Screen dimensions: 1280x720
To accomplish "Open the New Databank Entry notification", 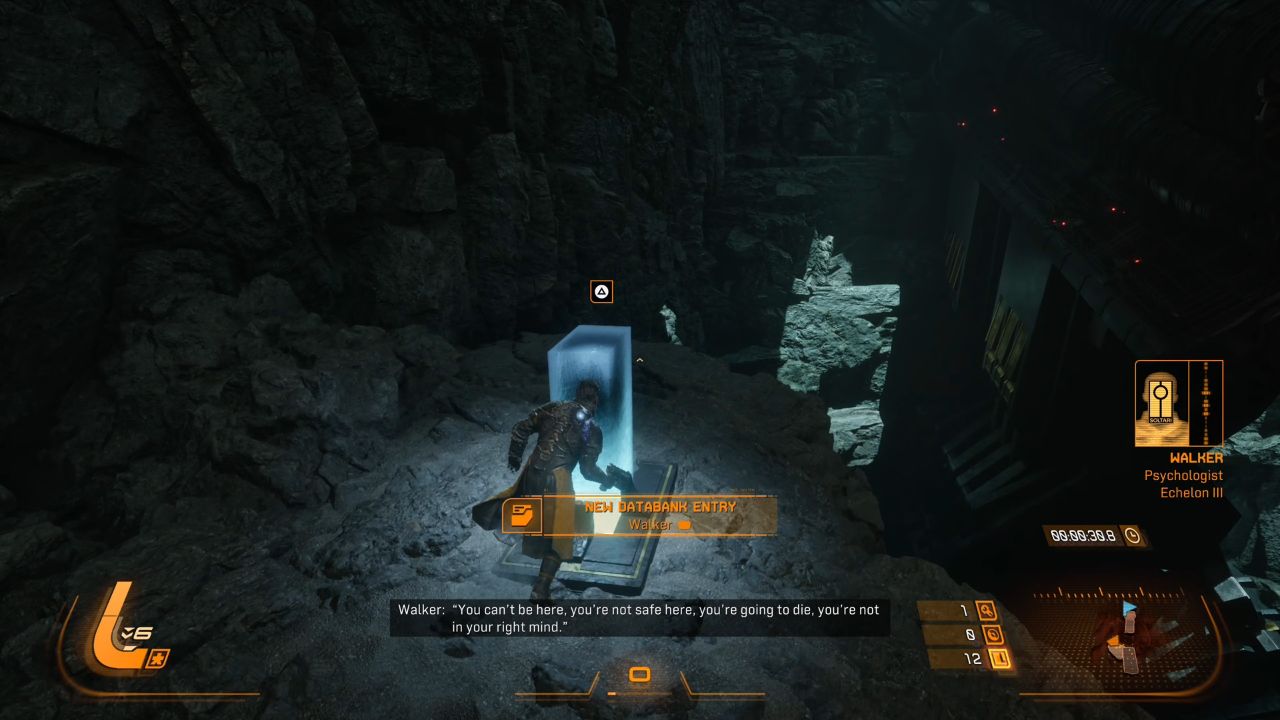I will pos(659,515).
